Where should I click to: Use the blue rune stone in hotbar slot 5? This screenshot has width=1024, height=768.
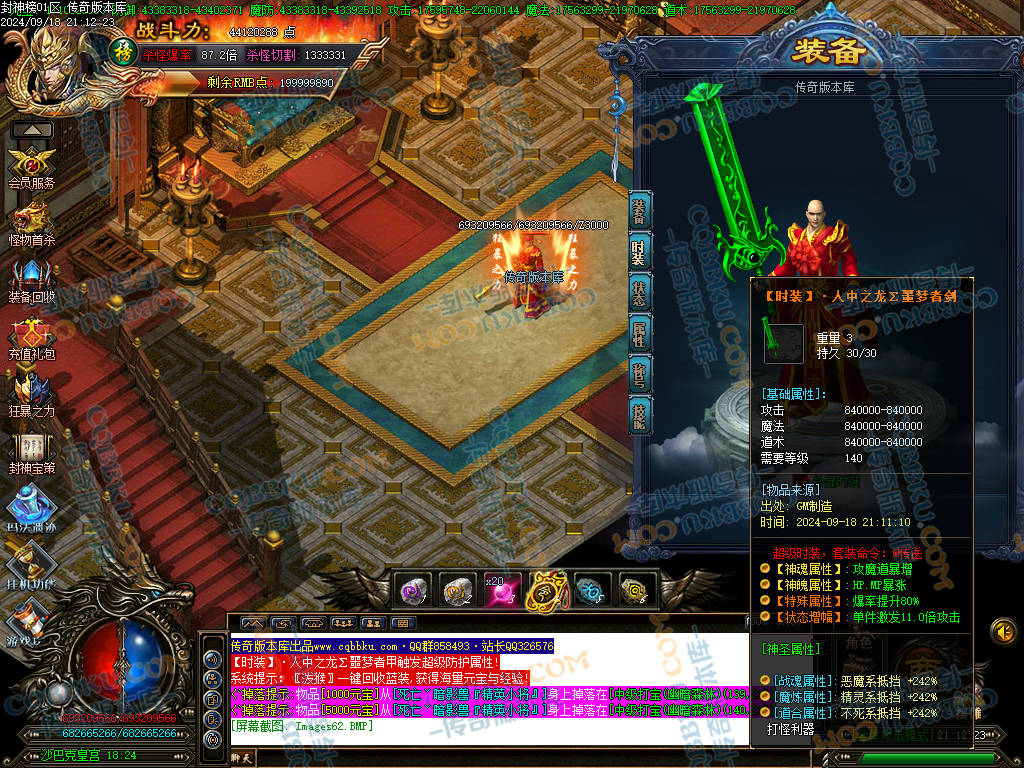590,590
